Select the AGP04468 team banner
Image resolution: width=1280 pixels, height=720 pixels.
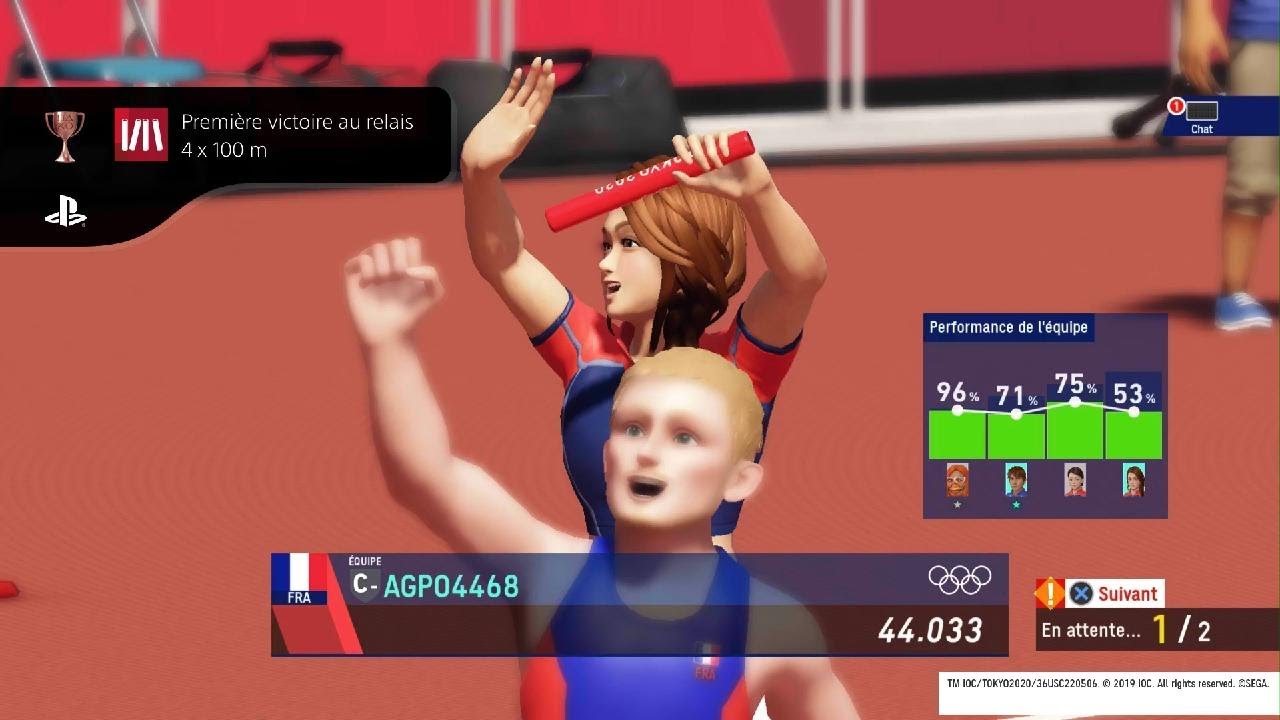638,604
